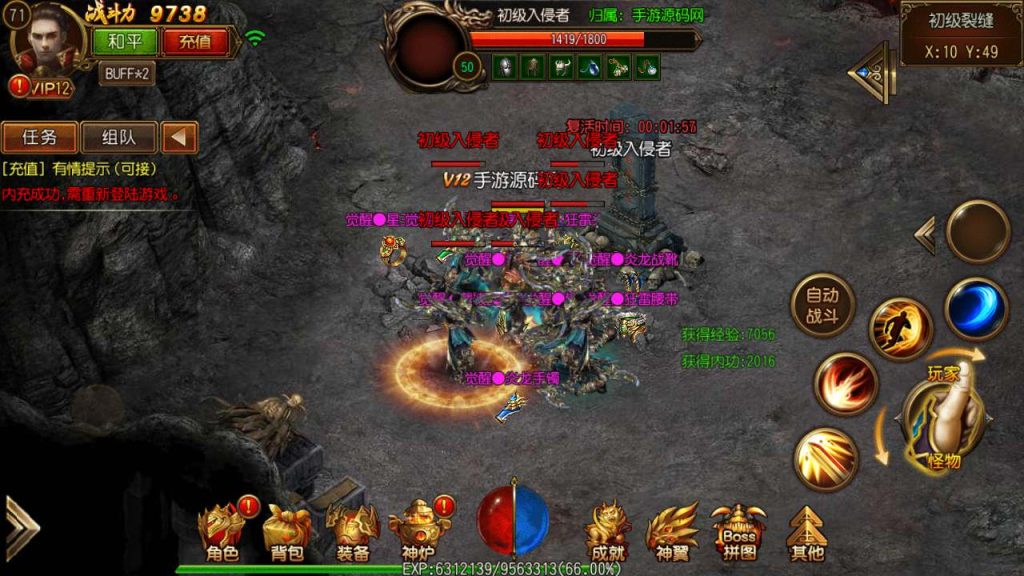Screen dimensions: 1024x576
Task: Activate the blue crescent slash skill
Action: click(x=975, y=308)
